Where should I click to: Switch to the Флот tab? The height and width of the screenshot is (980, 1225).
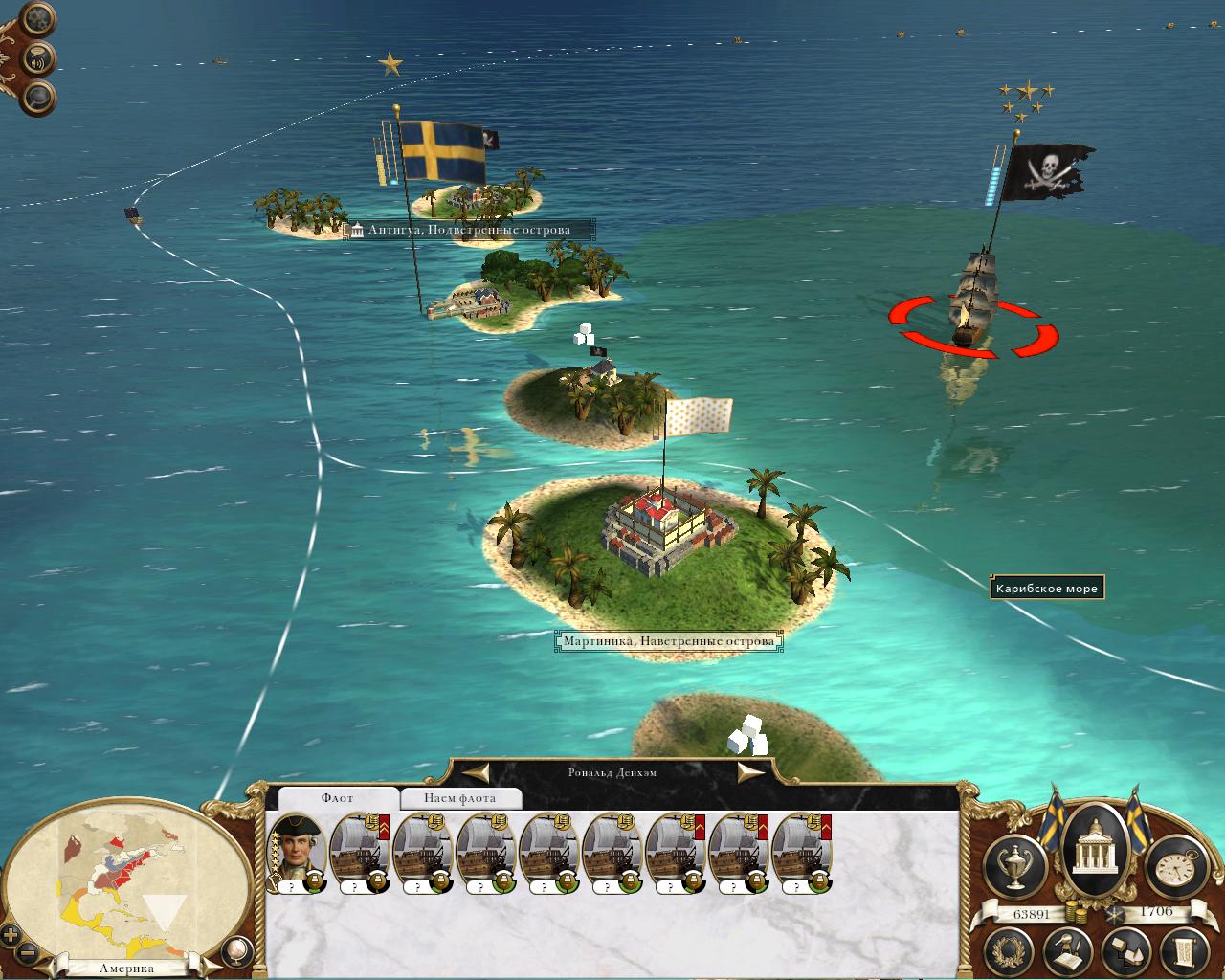point(336,798)
